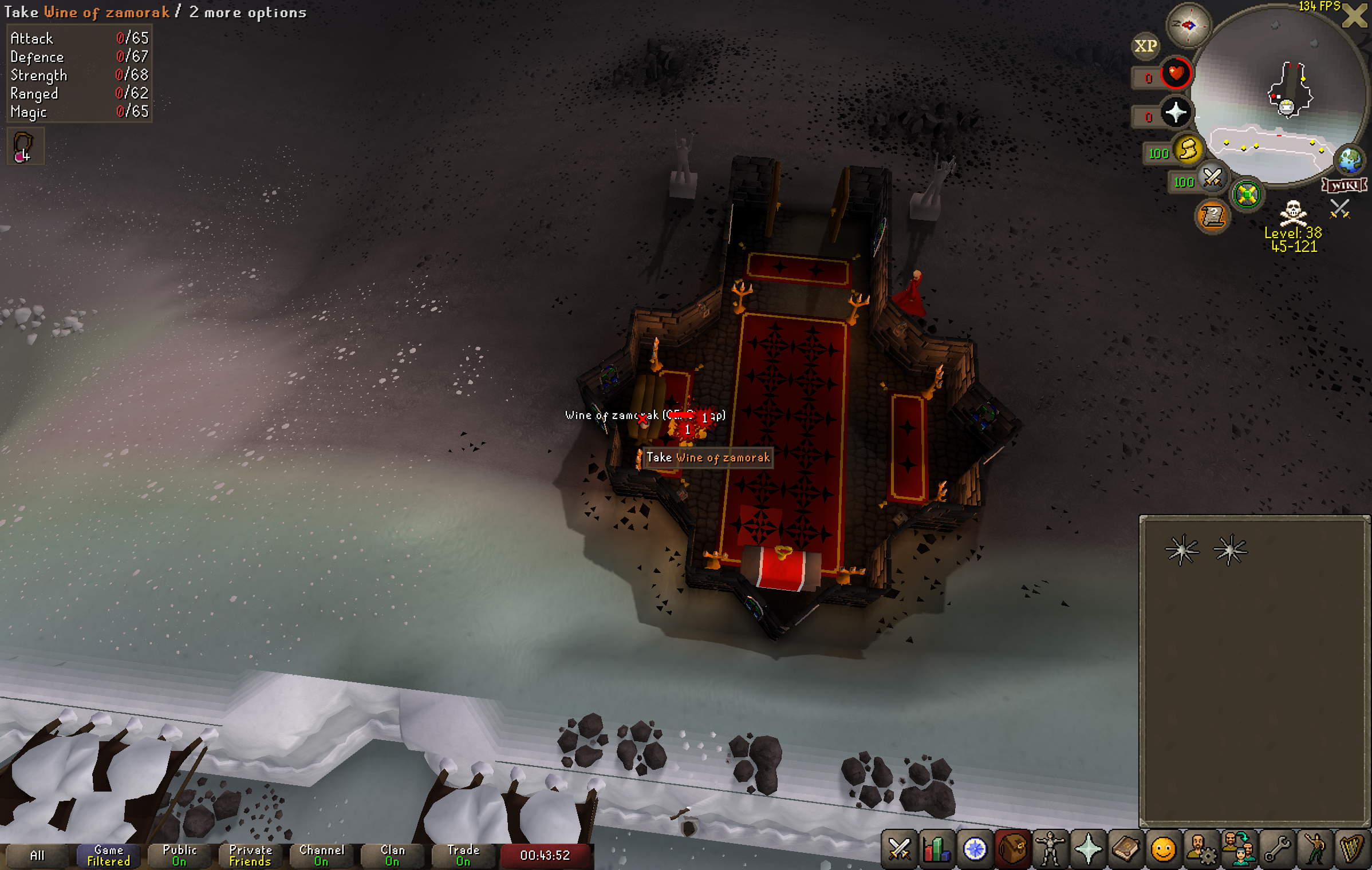Screen dimensions: 1372x870
Task: Click the Wiki lookup banner
Action: point(1345,185)
